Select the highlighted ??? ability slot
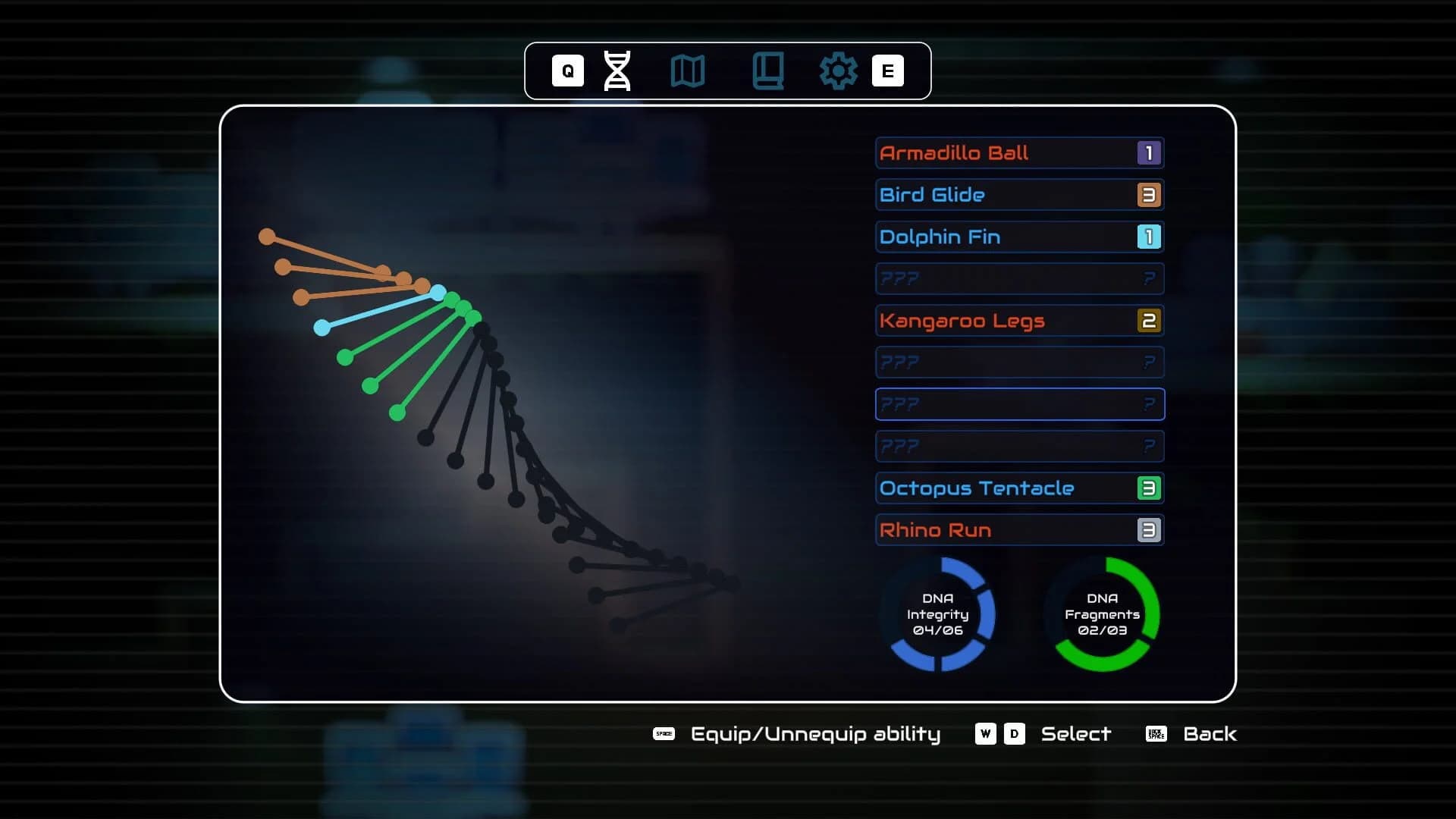This screenshot has width=1456, height=819. click(x=1020, y=404)
